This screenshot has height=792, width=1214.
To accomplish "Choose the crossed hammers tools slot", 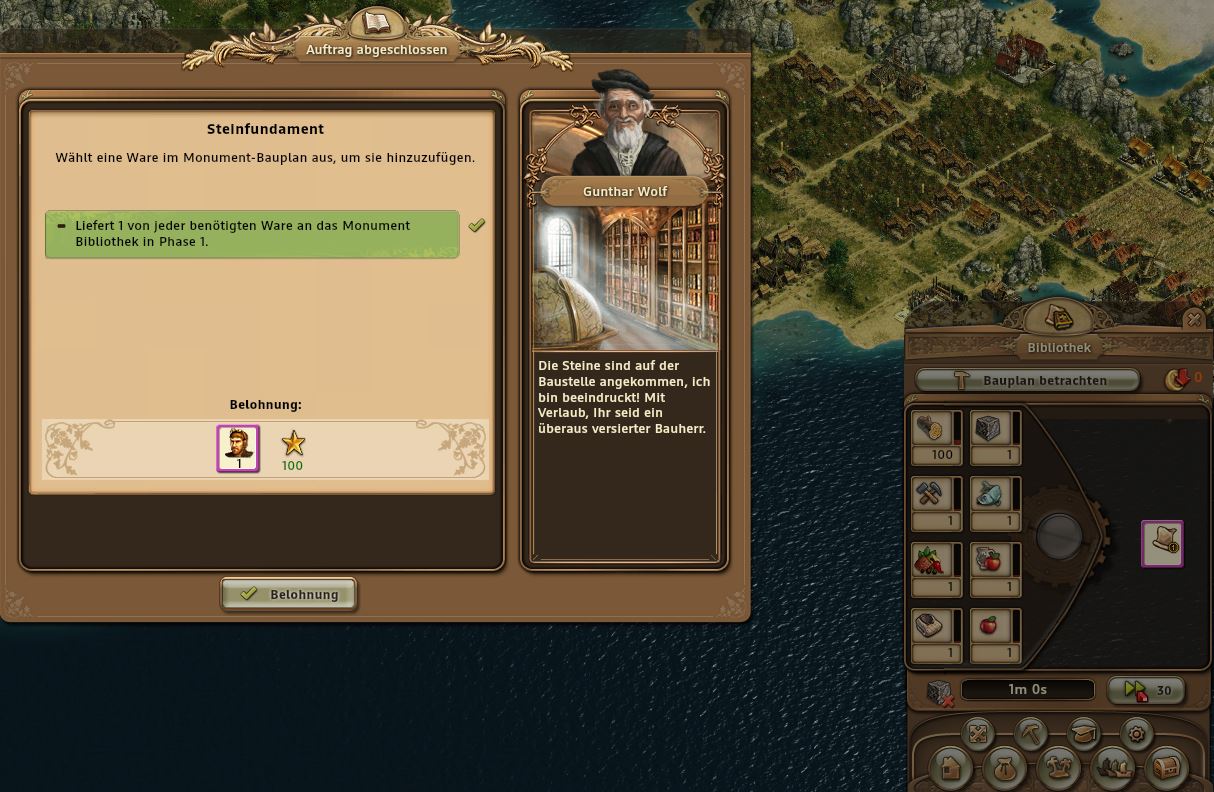I will (932, 494).
